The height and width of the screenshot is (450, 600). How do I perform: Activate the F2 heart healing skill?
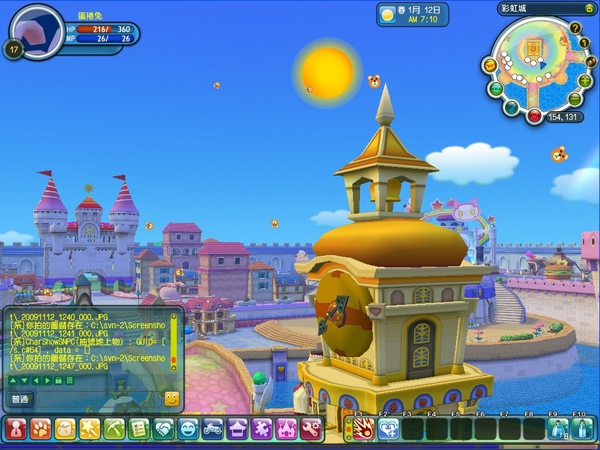[x=389, y=429]
